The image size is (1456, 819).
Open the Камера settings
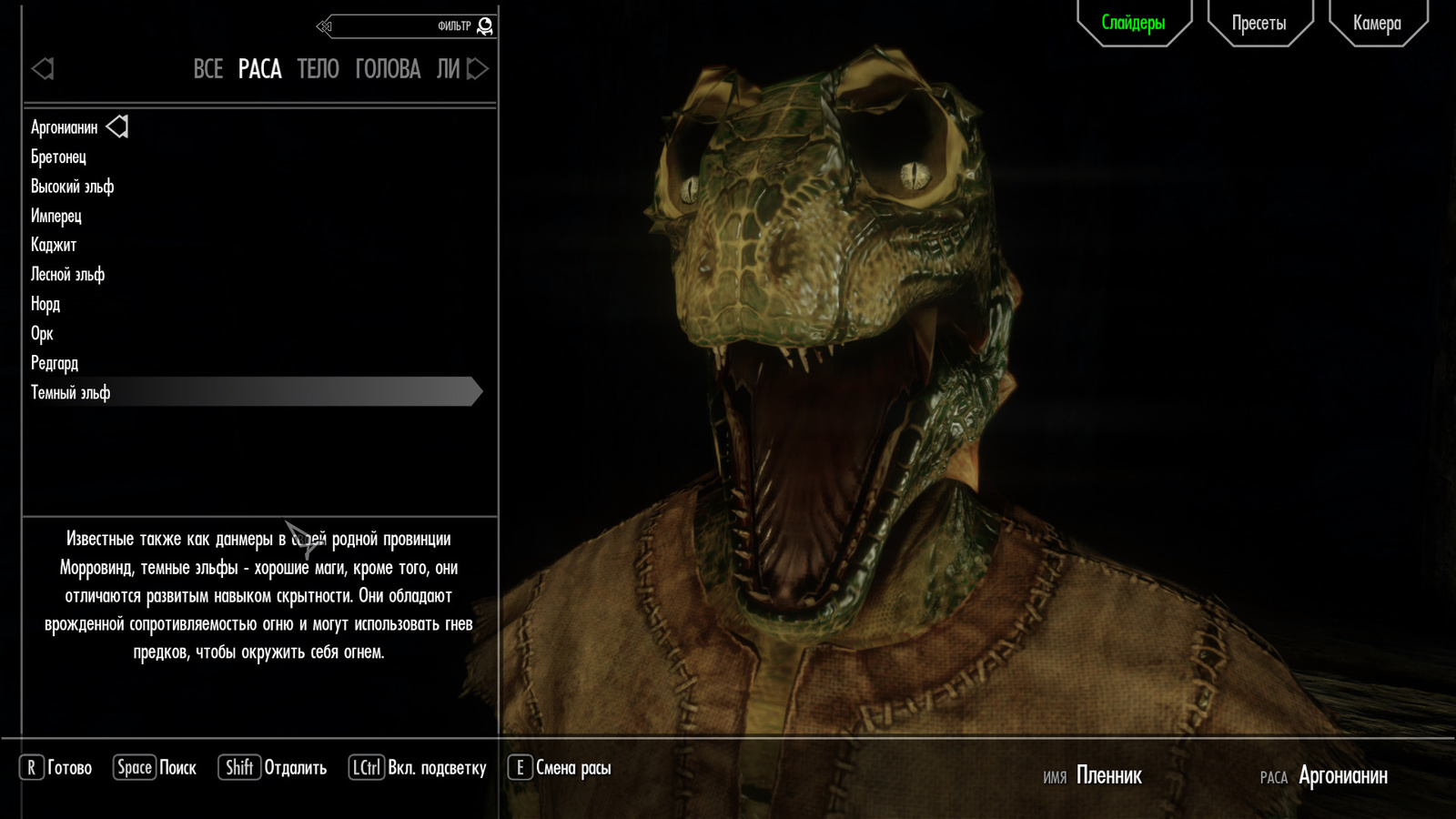pyautogui.click(x=1377, y=23)
